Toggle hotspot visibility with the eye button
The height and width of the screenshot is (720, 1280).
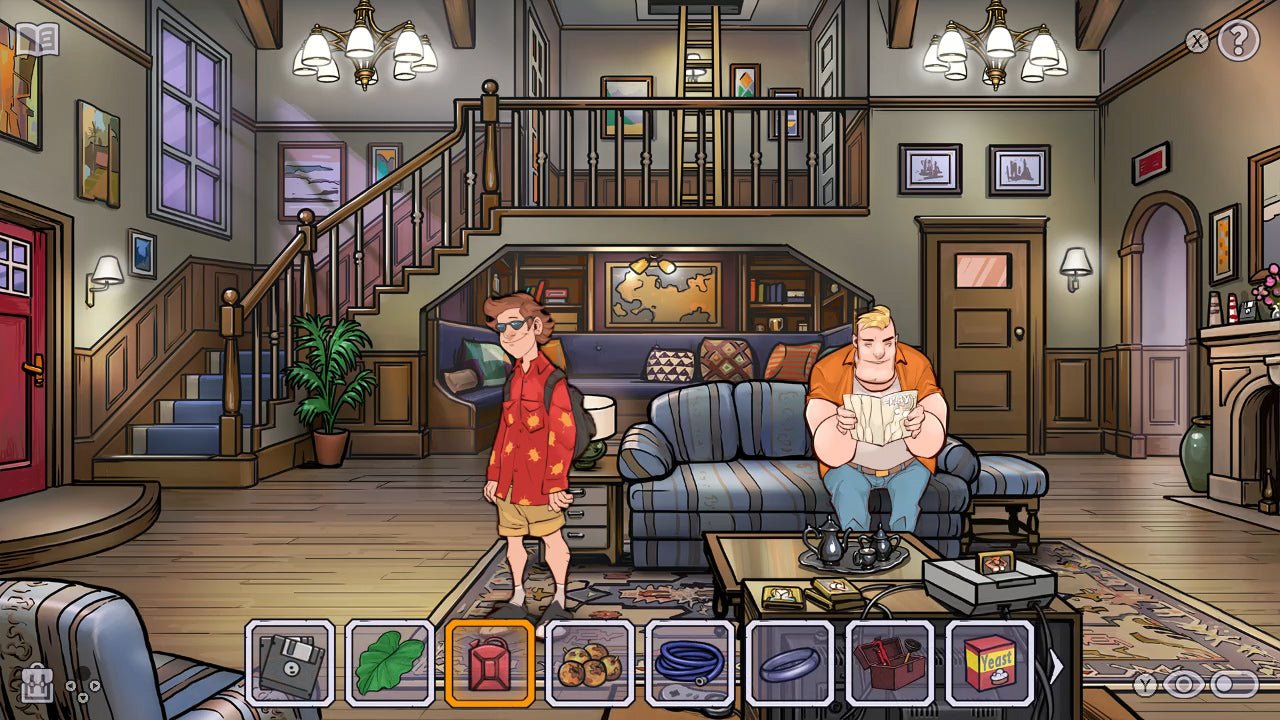pos(1183,685)
